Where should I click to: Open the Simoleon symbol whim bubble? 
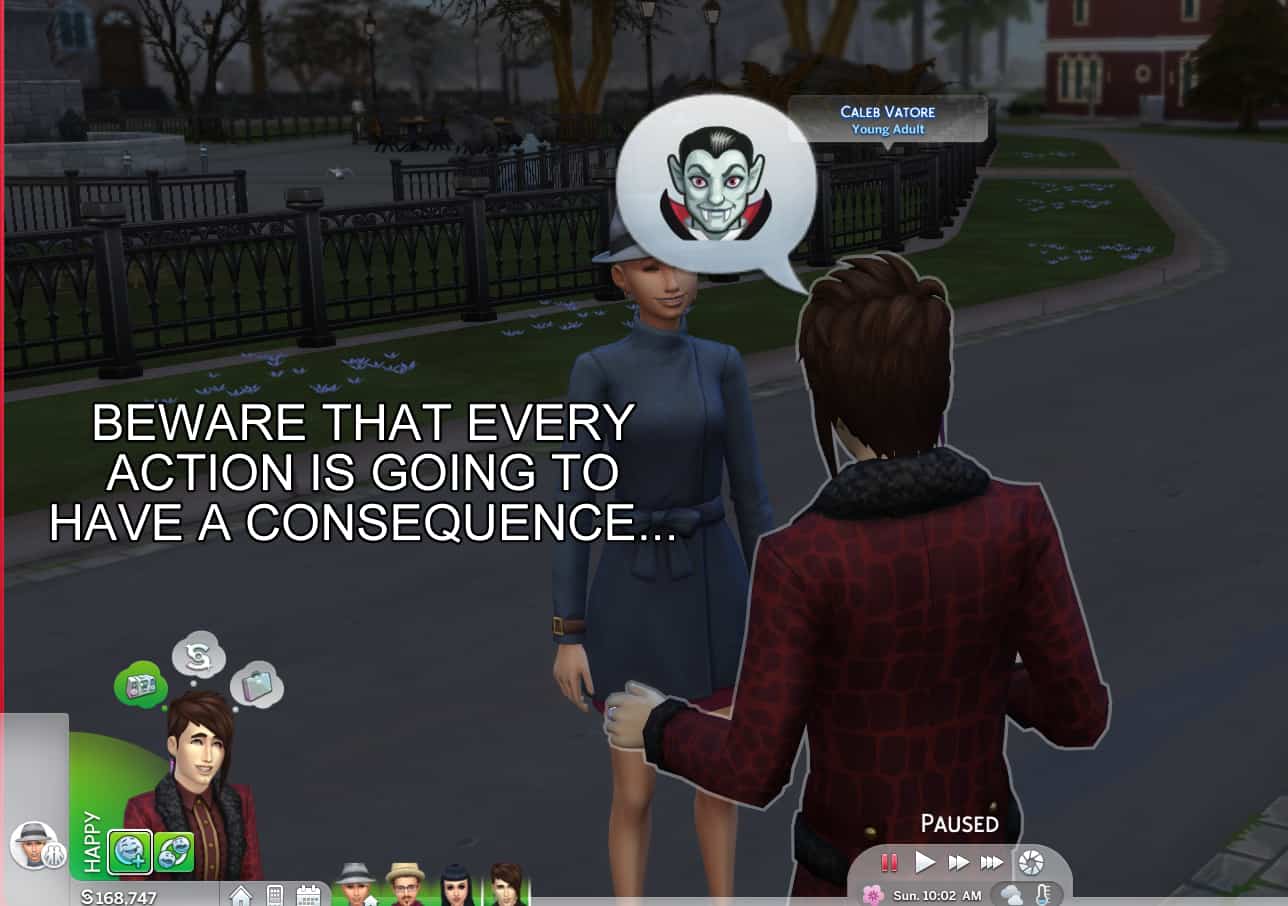tap(198, 655)
